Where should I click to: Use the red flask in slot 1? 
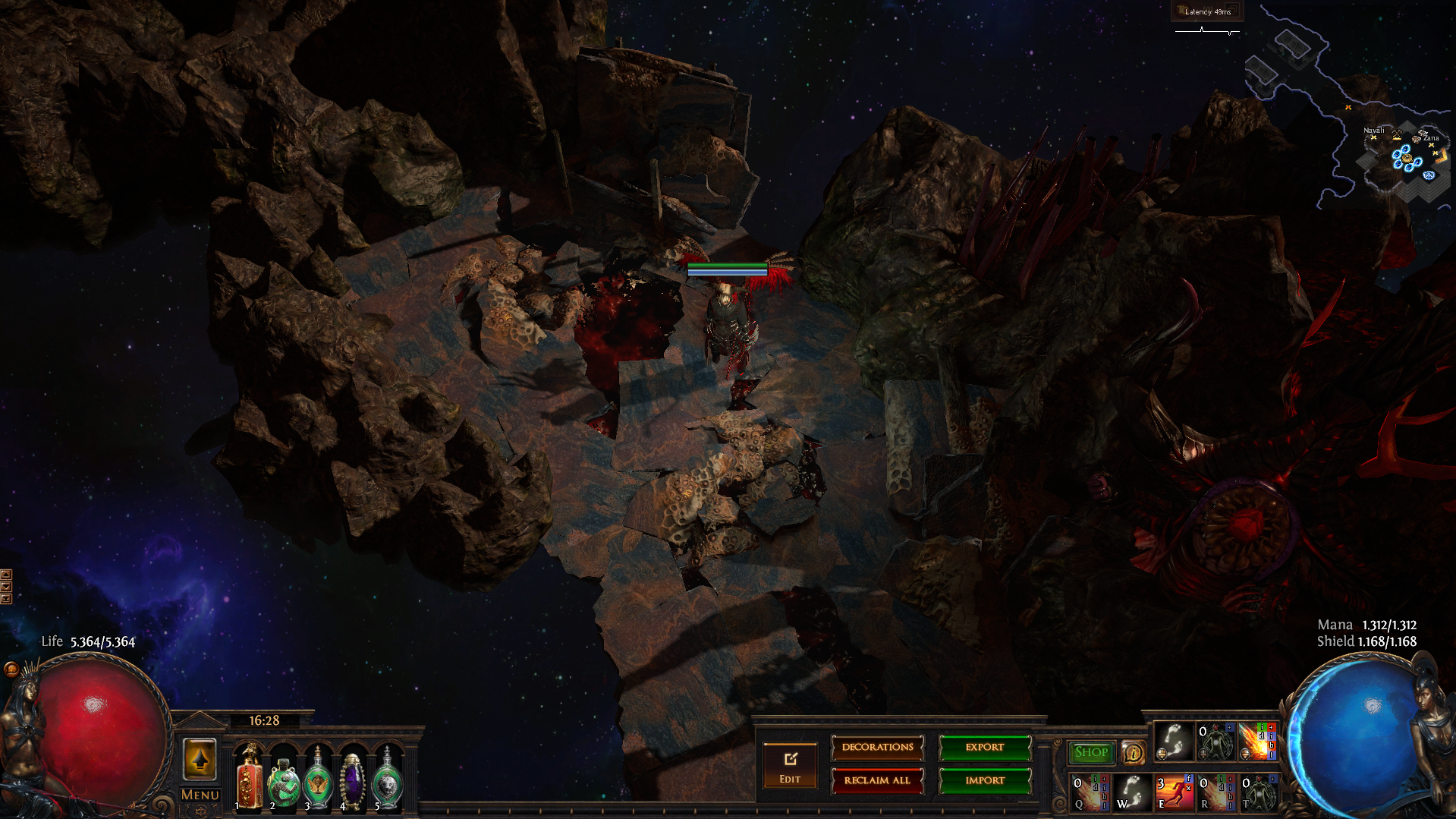tap(249, 778)
